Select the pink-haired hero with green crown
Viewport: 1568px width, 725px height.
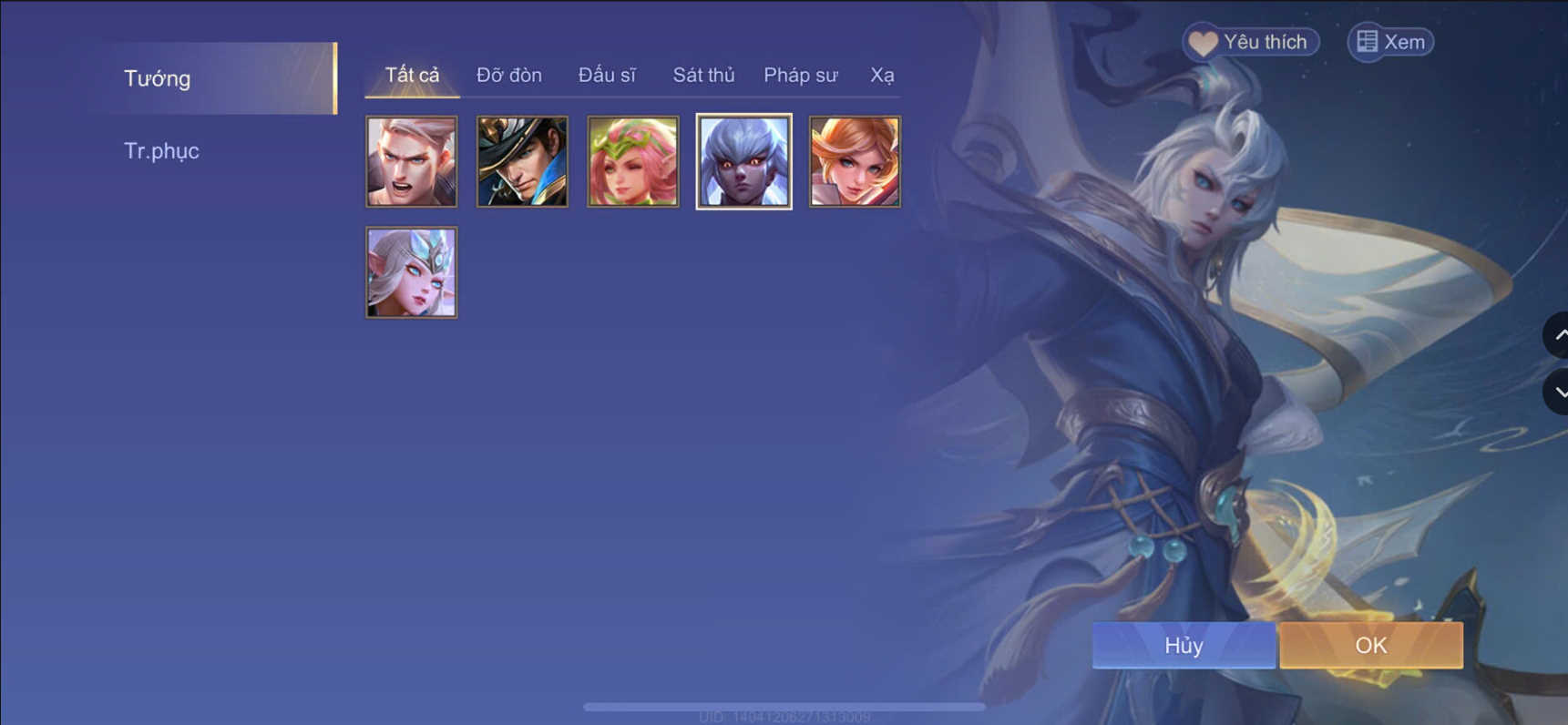click(x=632, y=161)
